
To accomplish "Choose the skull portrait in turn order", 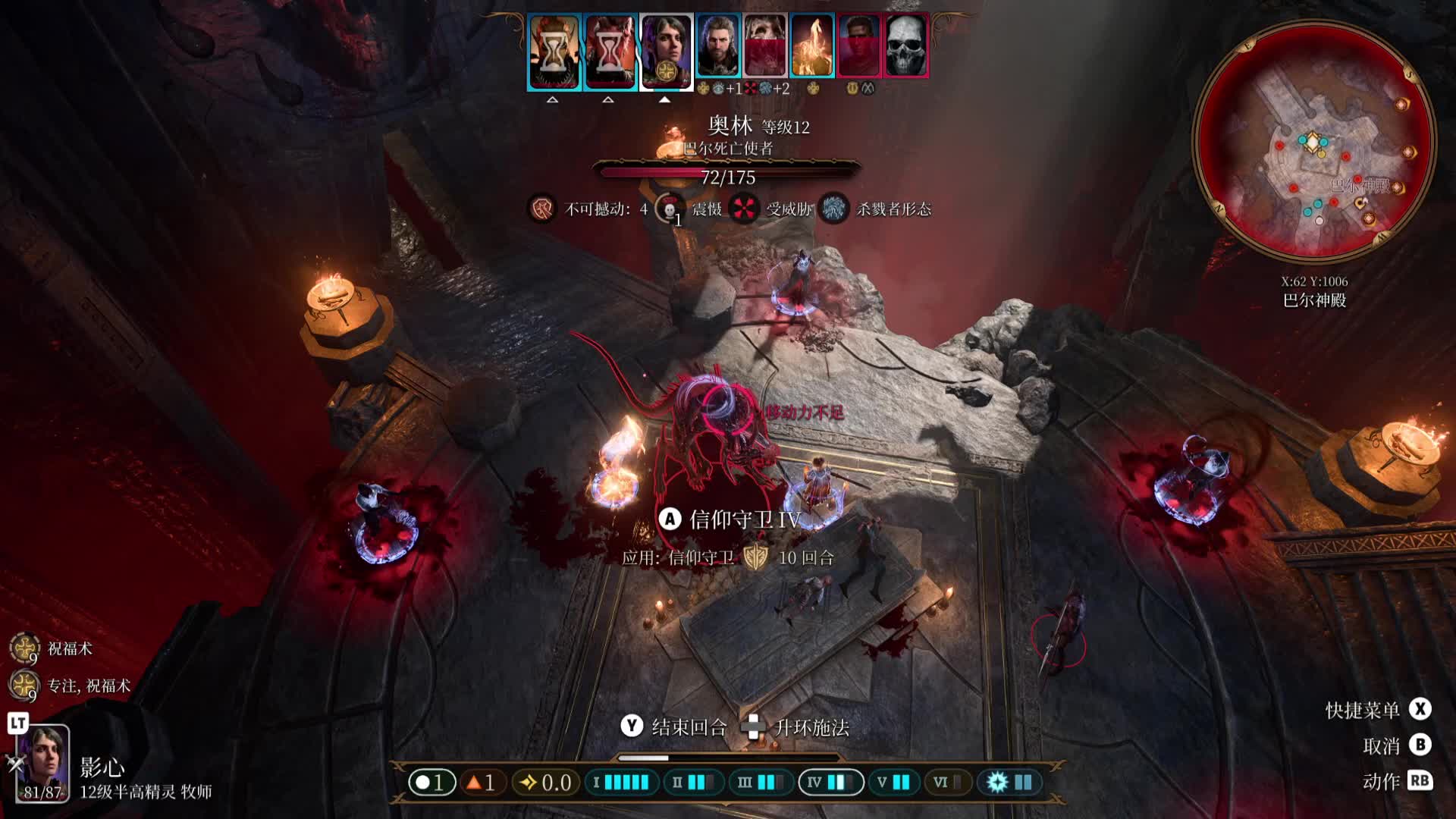I will click(x=905, y=45).
